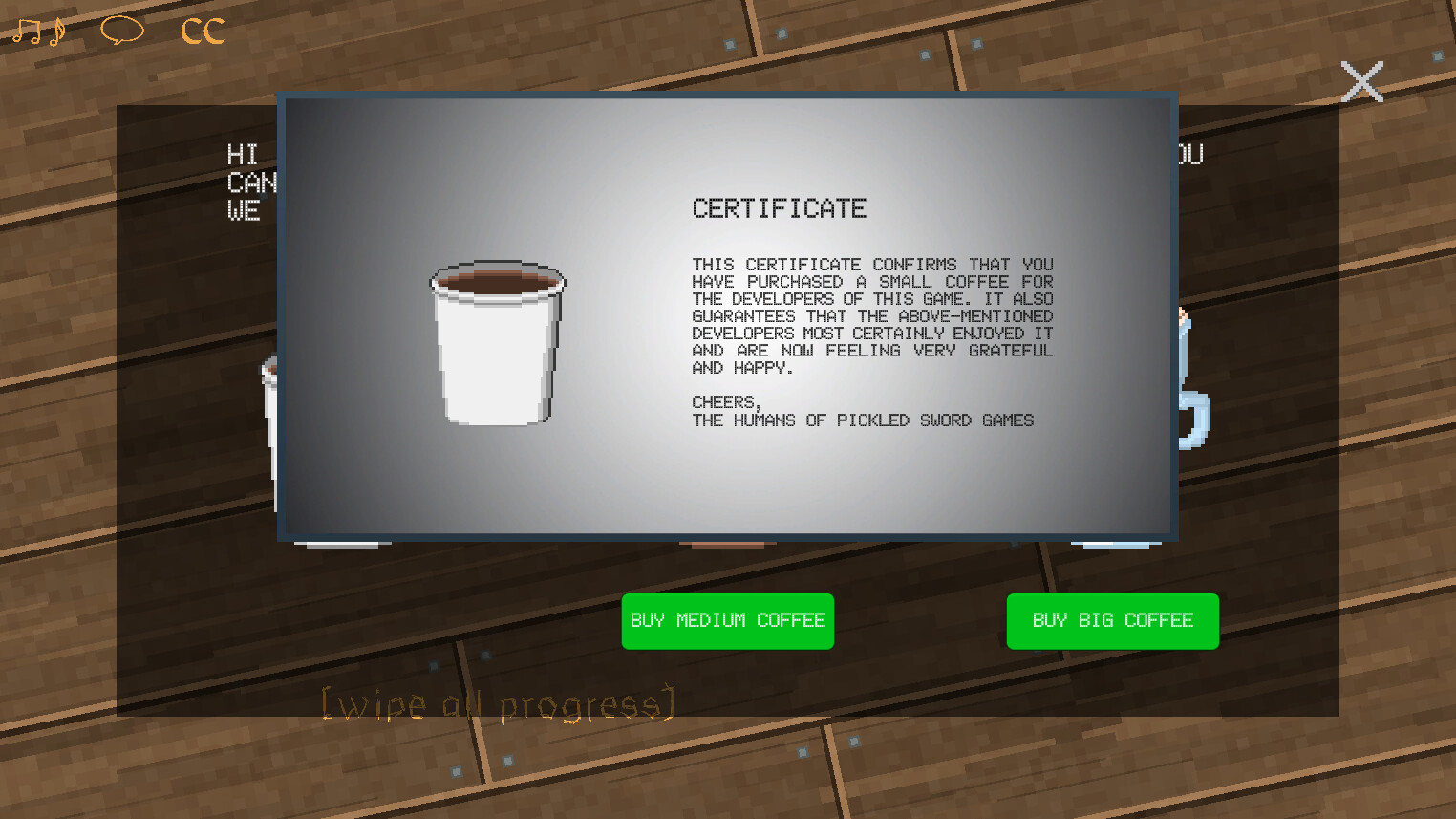Purchase the medium coffee
1456x819 pixels.
point(727,621)
